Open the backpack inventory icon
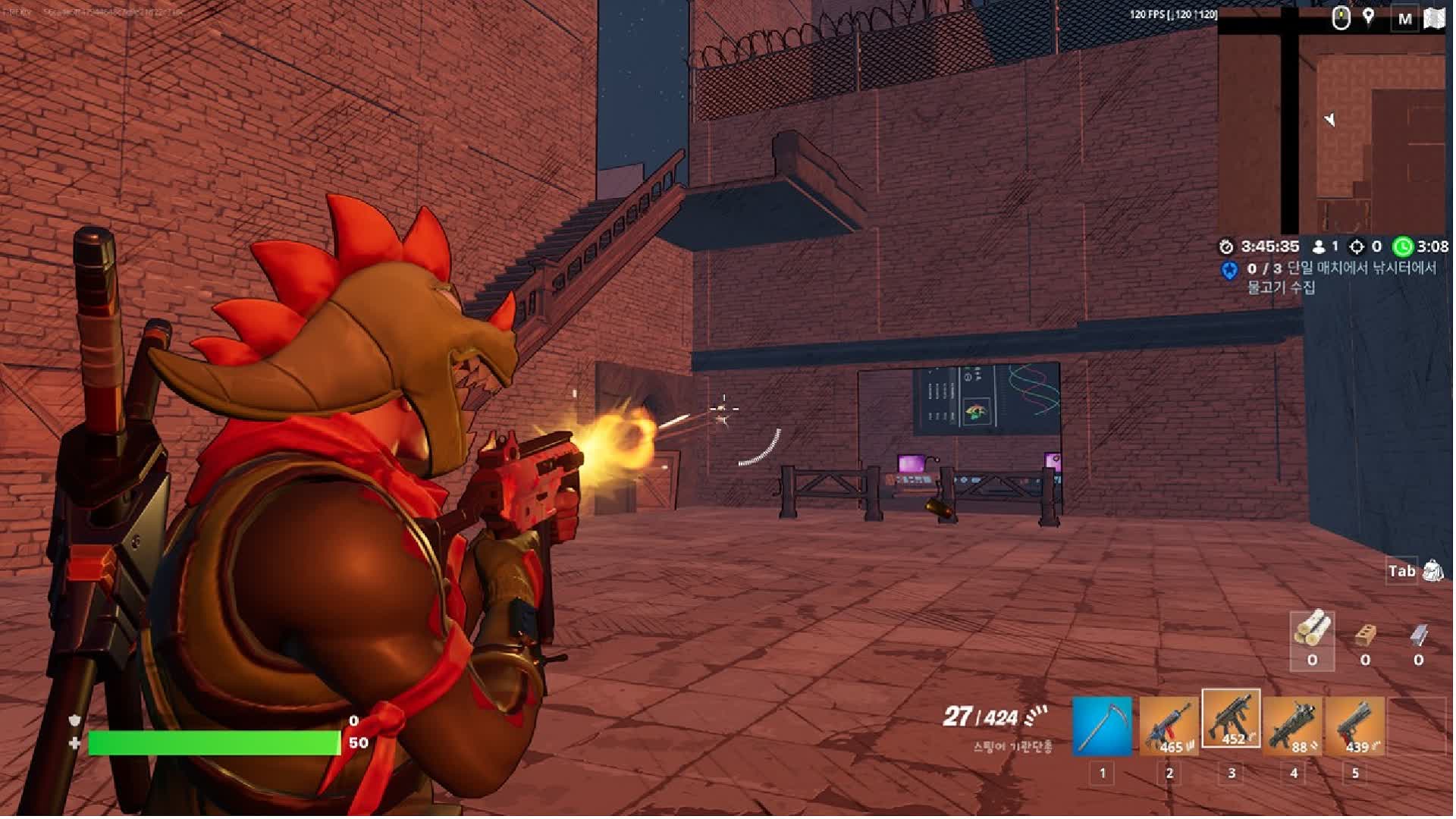 coord(1432,570)
